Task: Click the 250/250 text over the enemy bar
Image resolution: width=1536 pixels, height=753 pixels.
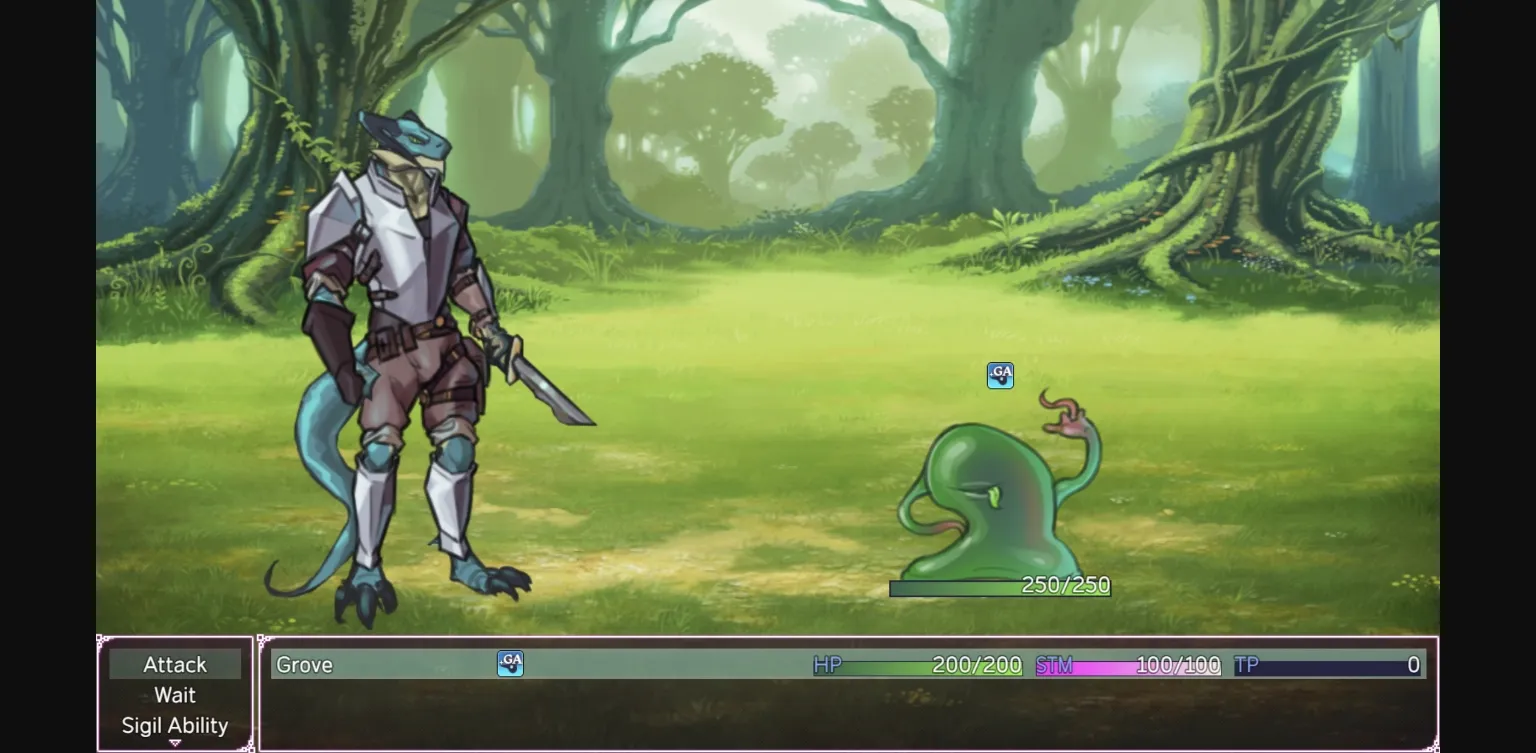Action: 1065,585
